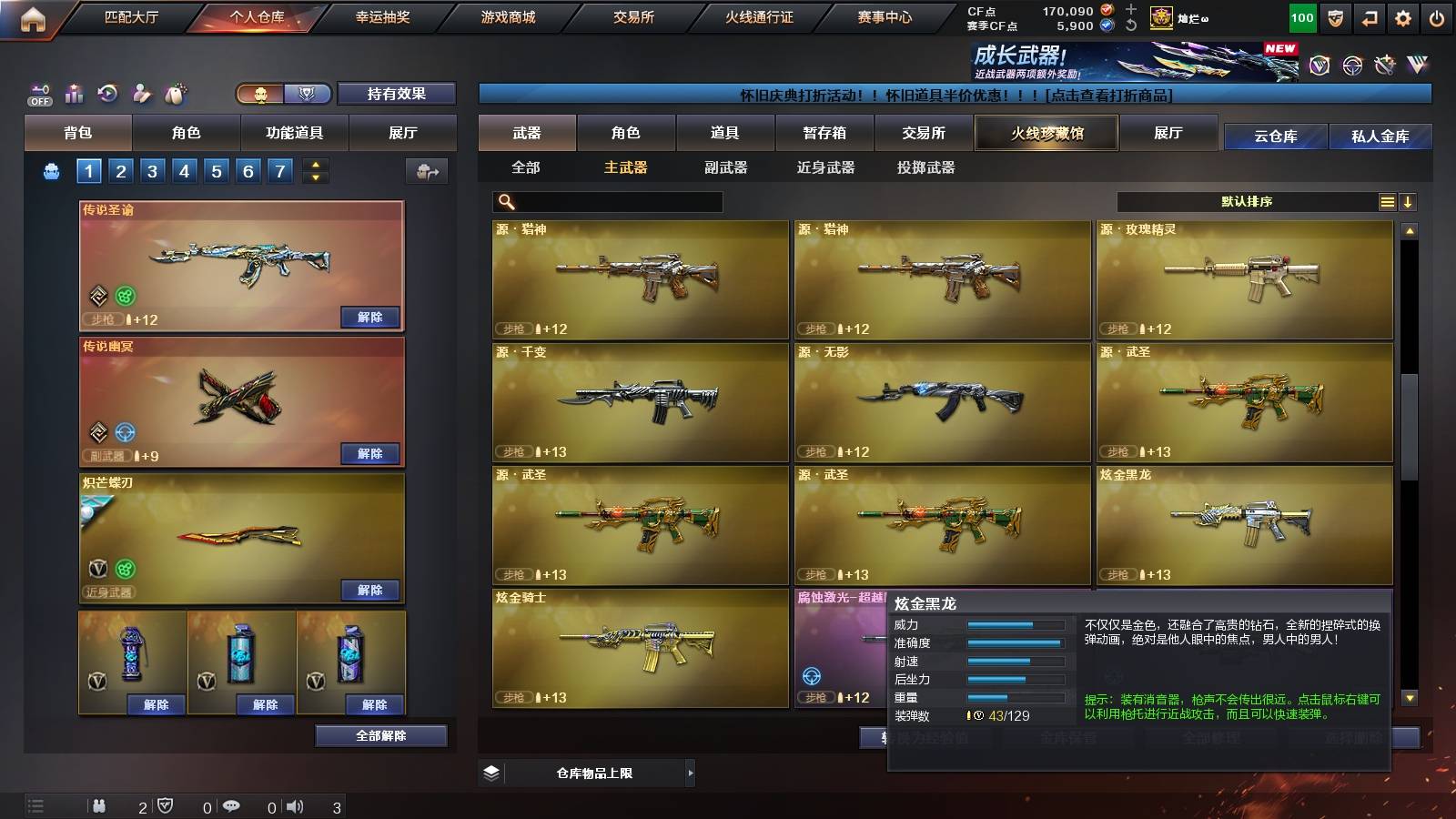This screenshot has height=819, width=1456.
Task: Click the return arrow icon beside the gear
Action: (1369, 16)
